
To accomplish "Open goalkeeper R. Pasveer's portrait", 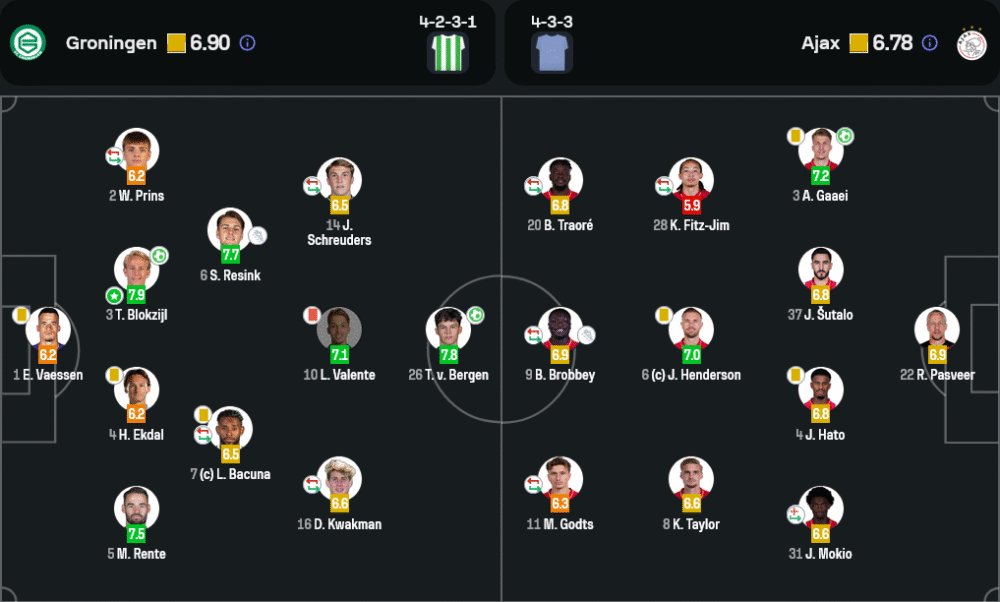I will (x=937, y=329).
